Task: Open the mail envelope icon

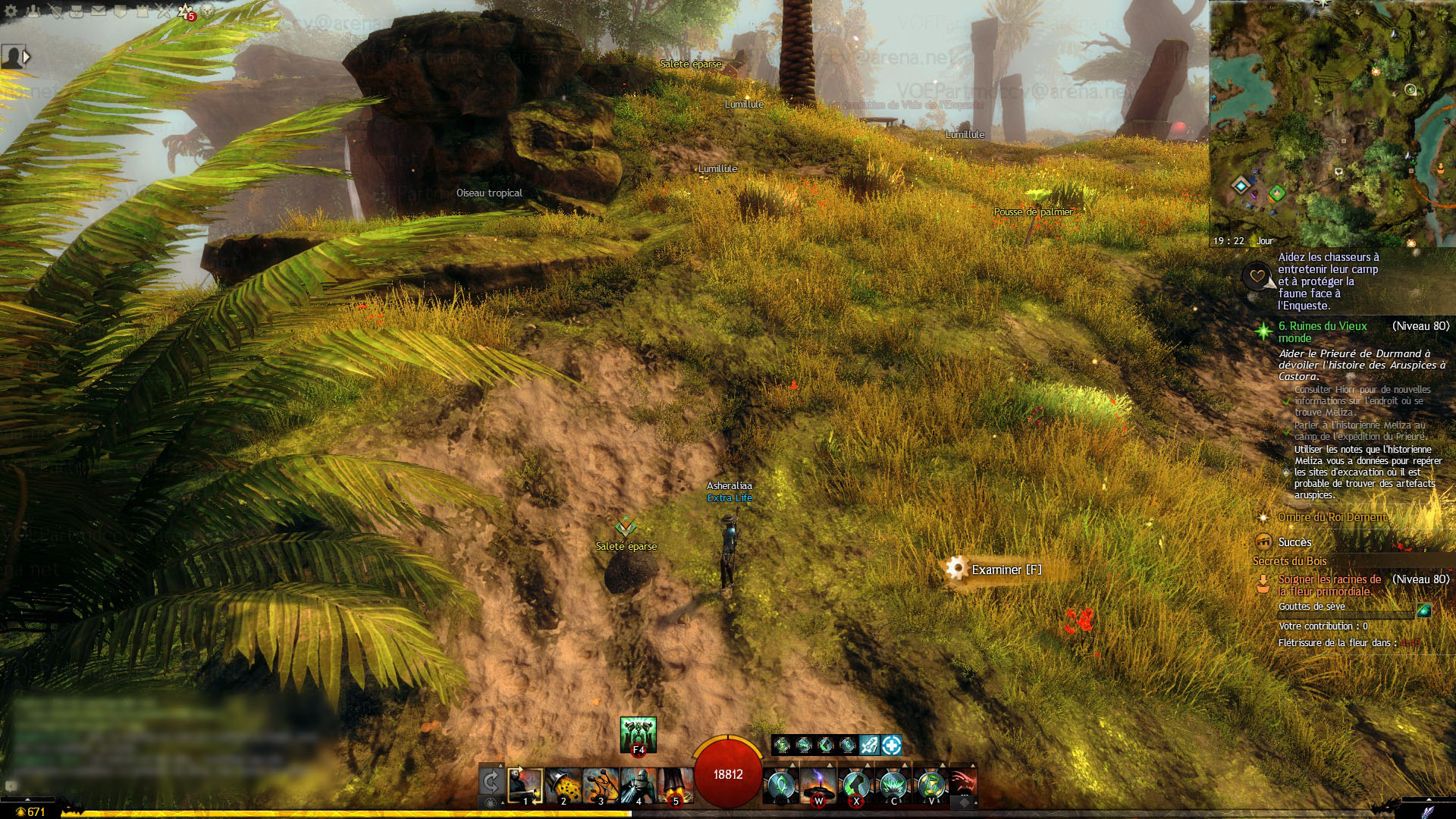Action: [x=99, y=11]
